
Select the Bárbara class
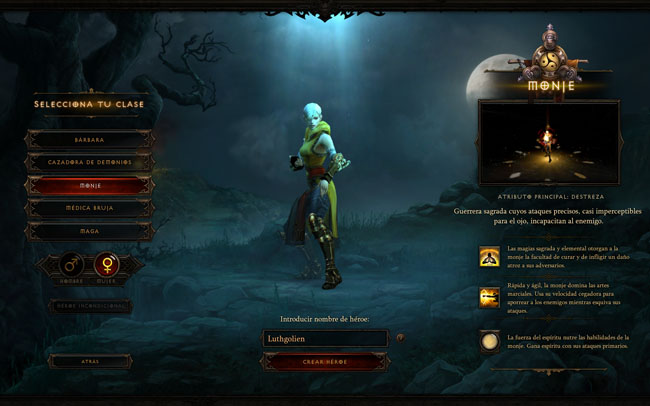[x=90, y=139]
